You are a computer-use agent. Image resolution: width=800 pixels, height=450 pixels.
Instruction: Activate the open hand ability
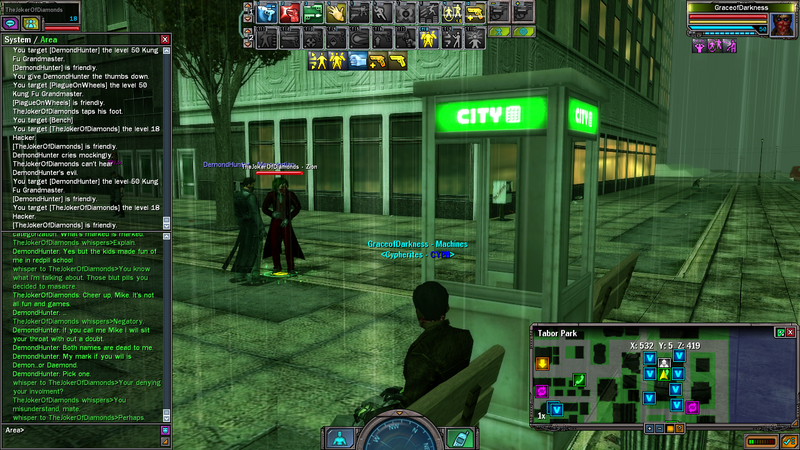336,13
